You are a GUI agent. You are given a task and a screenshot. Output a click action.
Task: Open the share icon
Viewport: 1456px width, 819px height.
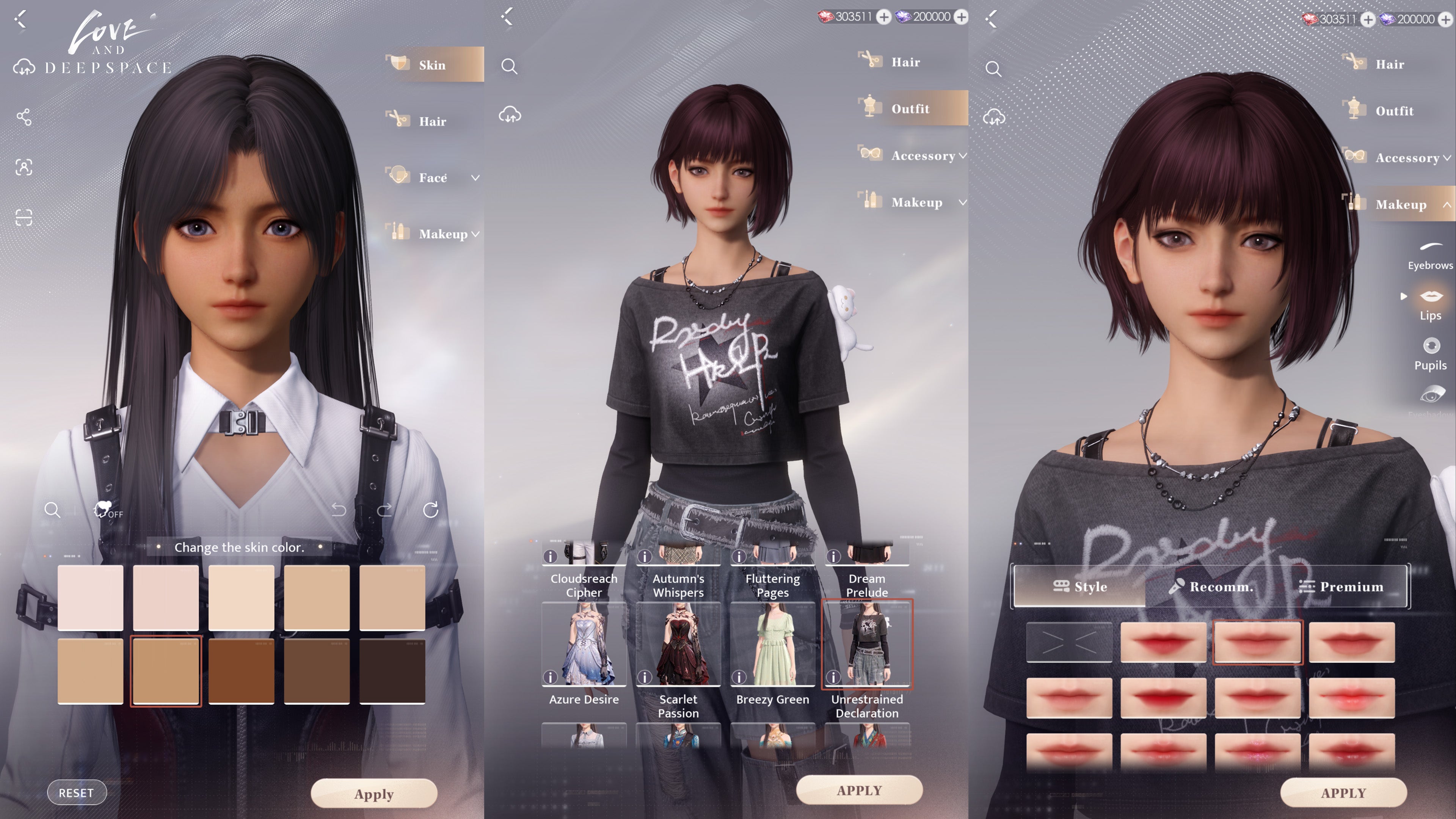tap(24, 117)
